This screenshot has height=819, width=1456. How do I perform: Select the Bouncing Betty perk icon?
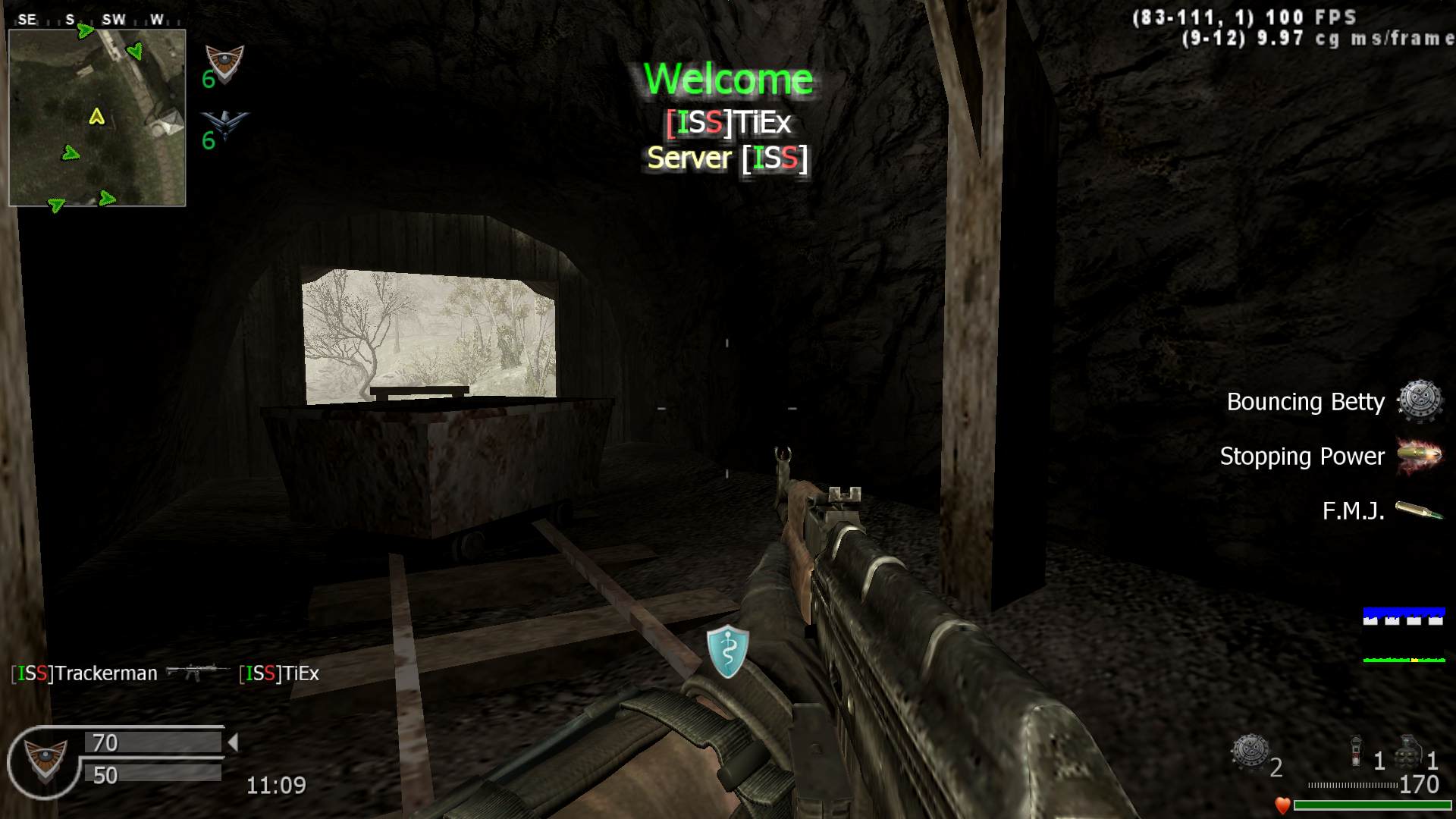click(1419, 400)
